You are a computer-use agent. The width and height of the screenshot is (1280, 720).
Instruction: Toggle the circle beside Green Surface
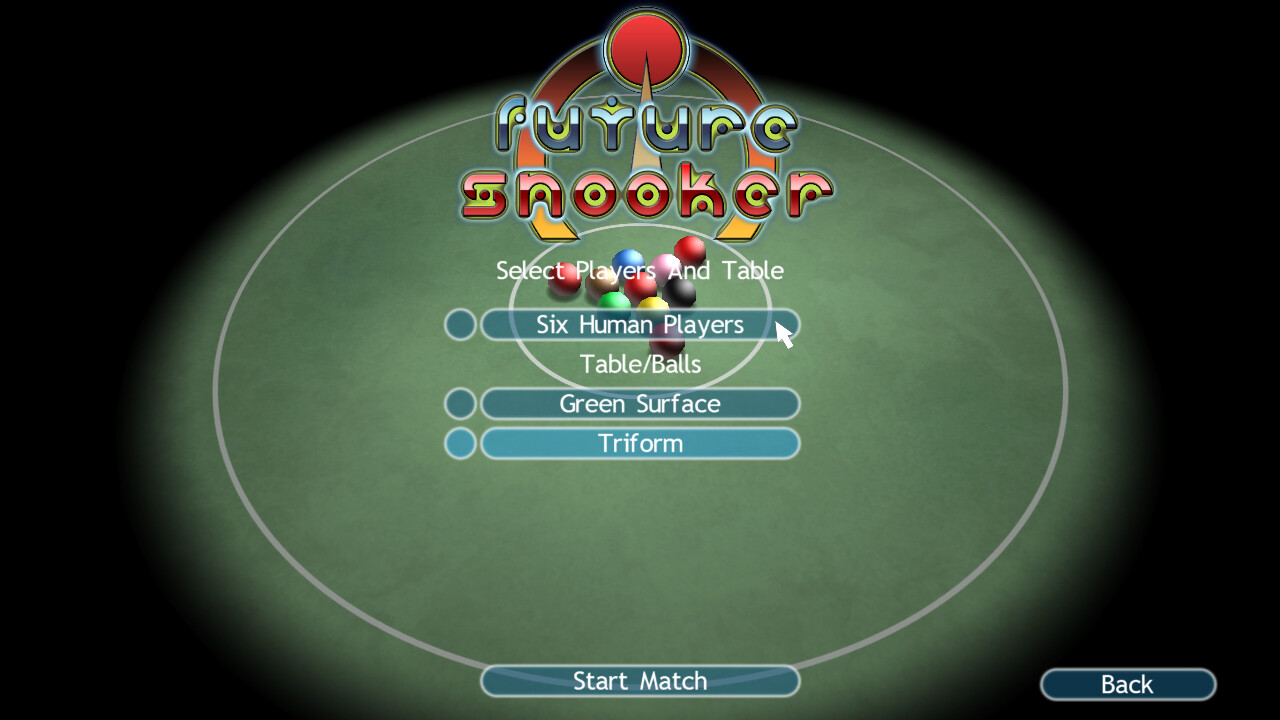coord(459,403)
